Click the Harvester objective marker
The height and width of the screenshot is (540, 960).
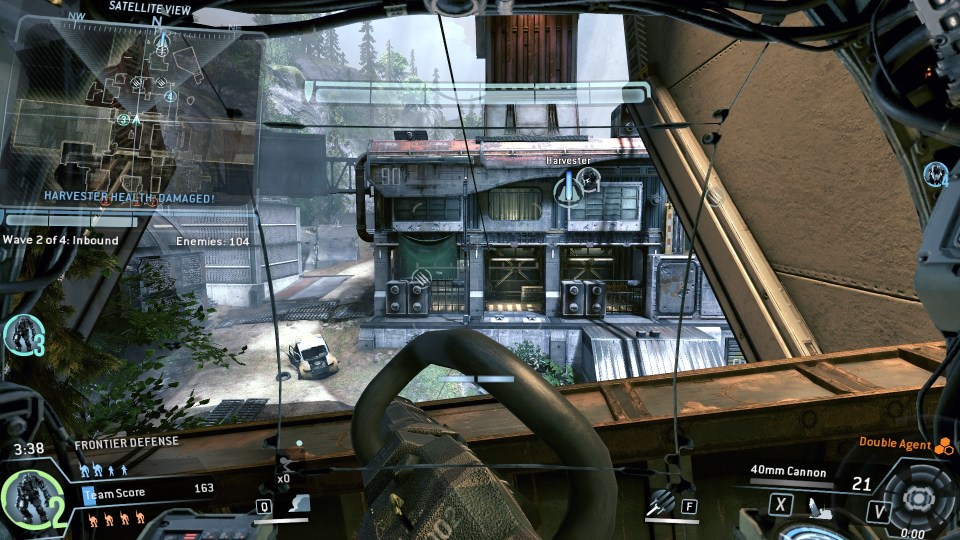pos(569,184)
